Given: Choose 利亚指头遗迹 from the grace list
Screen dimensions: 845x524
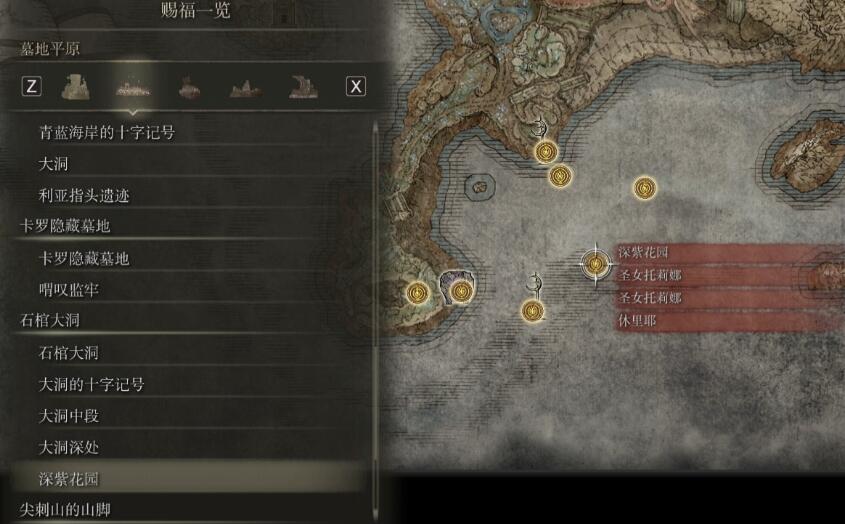Looking at the screenshot, I should click(86, 194).
